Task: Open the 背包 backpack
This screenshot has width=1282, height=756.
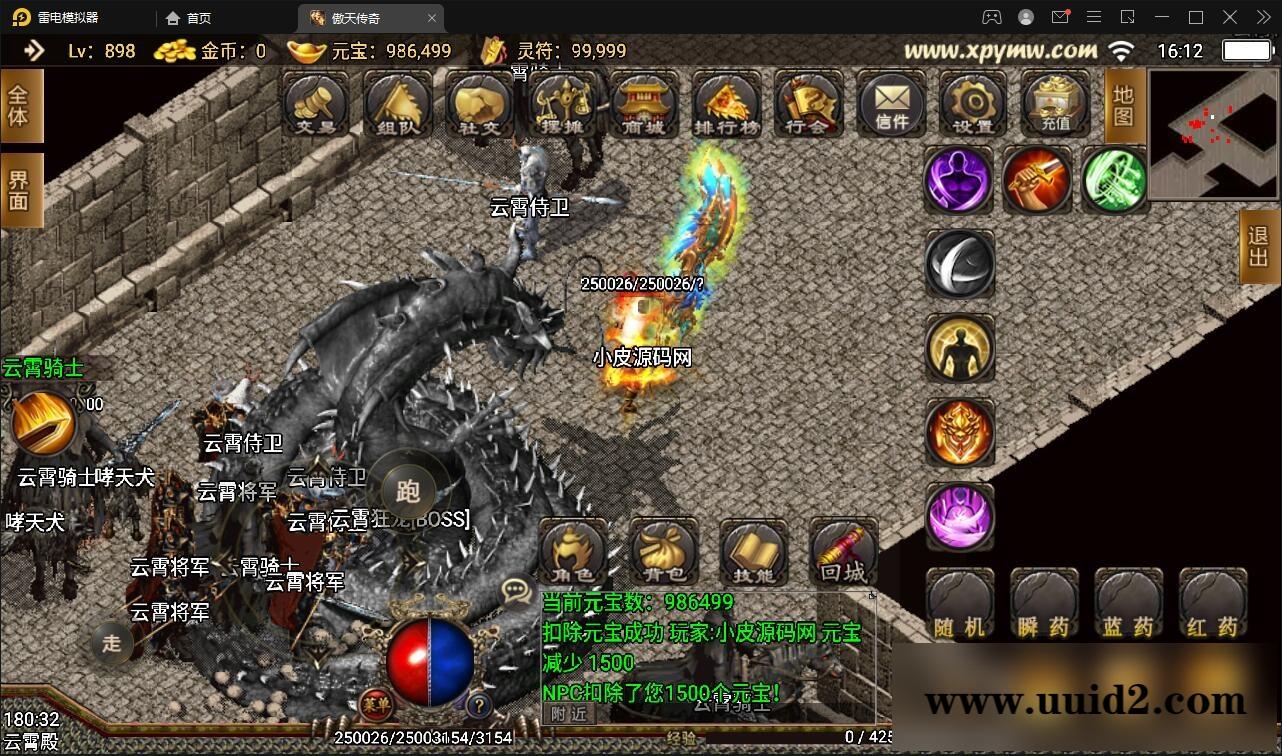Action: (x=664, y=553)
